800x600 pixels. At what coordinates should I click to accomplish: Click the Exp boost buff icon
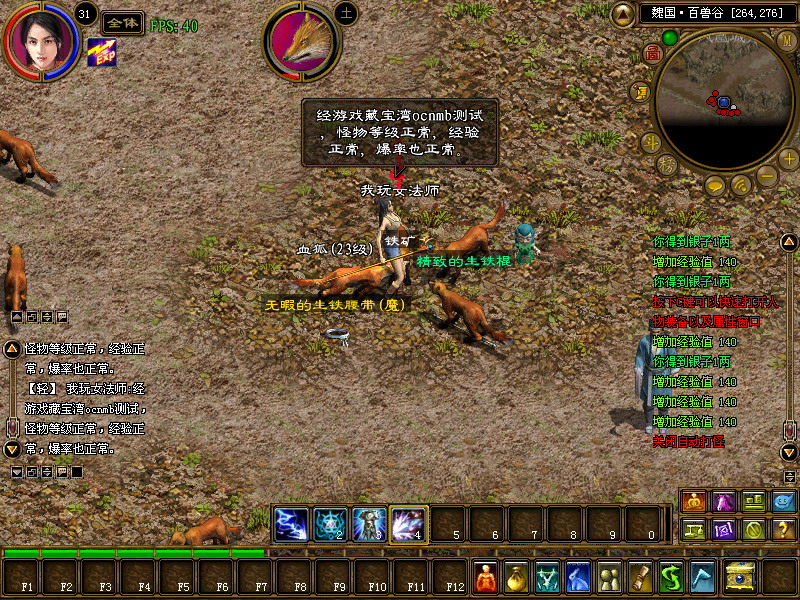pyautogui.click(x=101, y=52)
